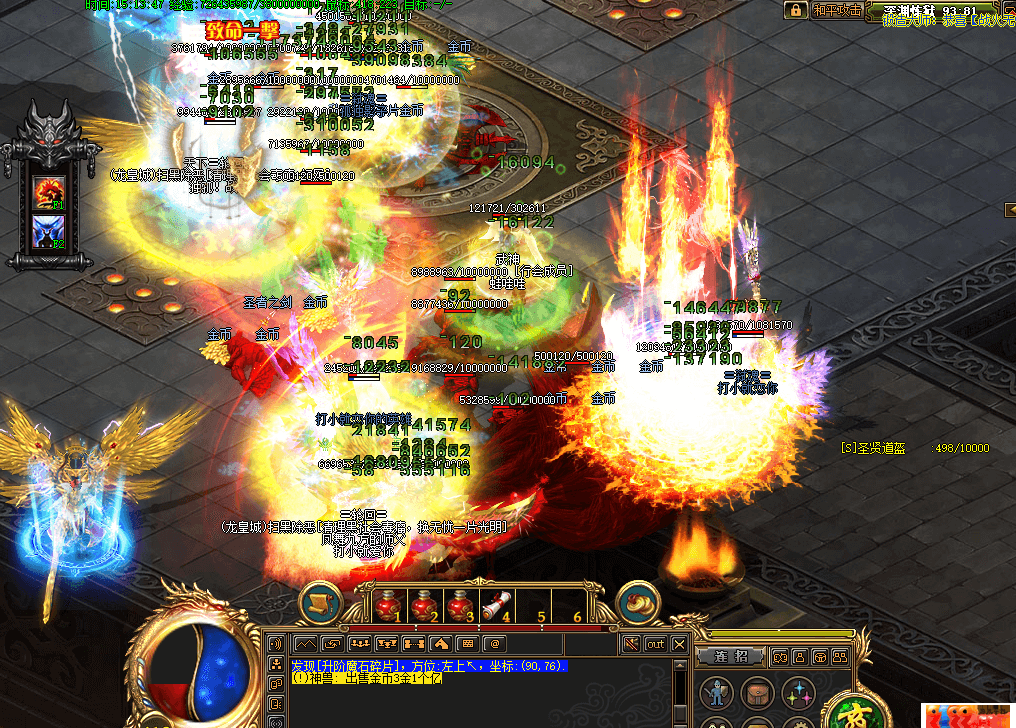The height and width of the screenshot is (728, 1016).
Task: Open the character warrior icon
Action: tap(716, 692)
